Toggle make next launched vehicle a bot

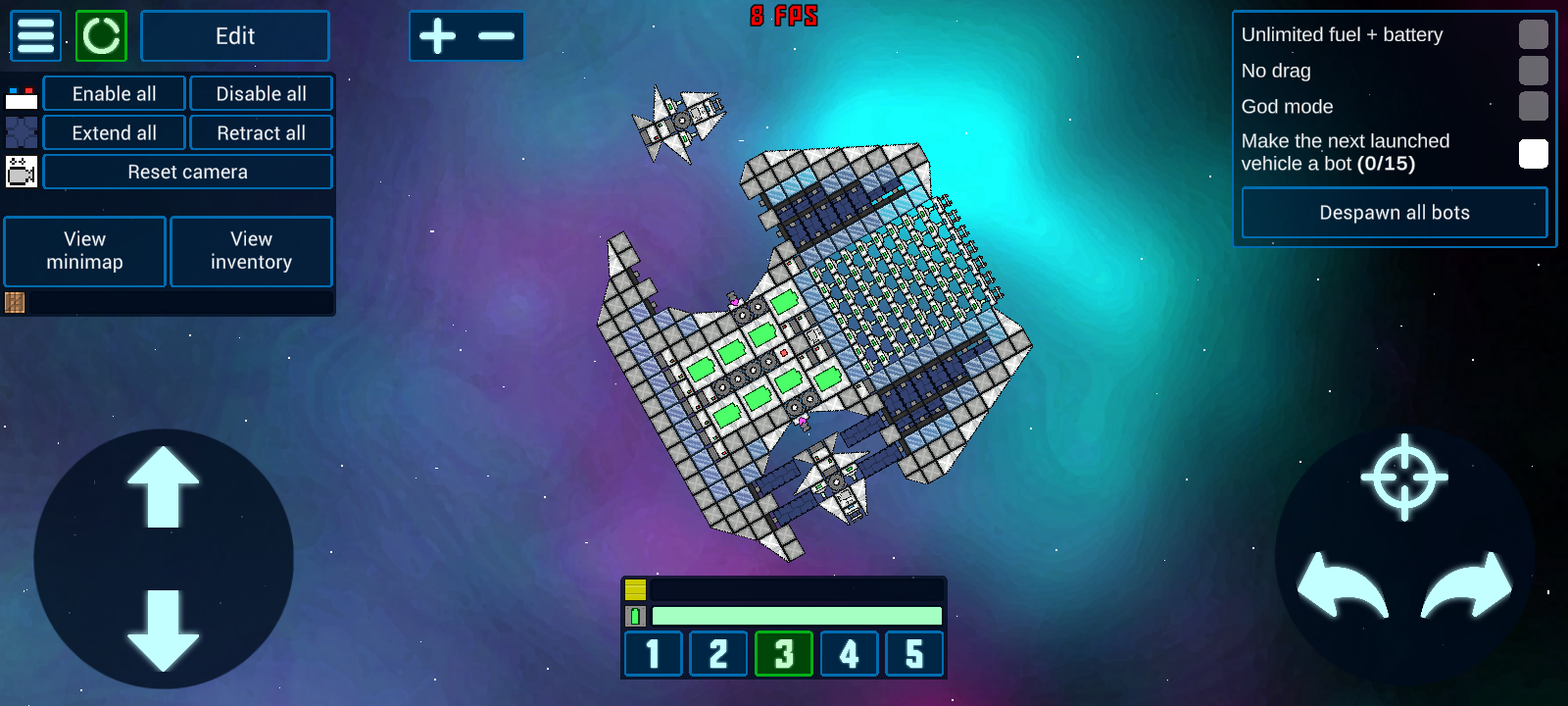tap(1533, 153)
